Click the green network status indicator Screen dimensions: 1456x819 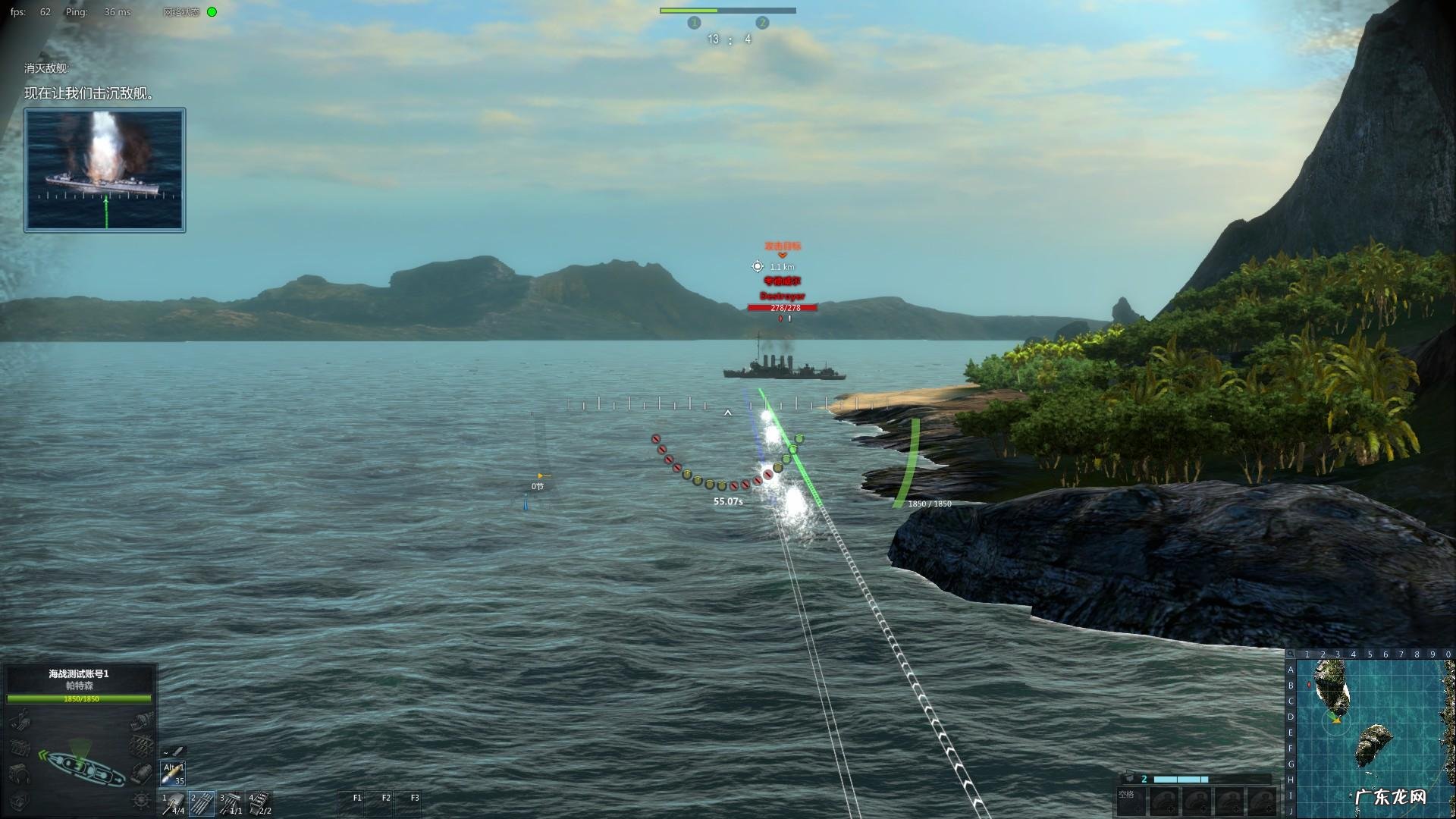click(212, 12)
